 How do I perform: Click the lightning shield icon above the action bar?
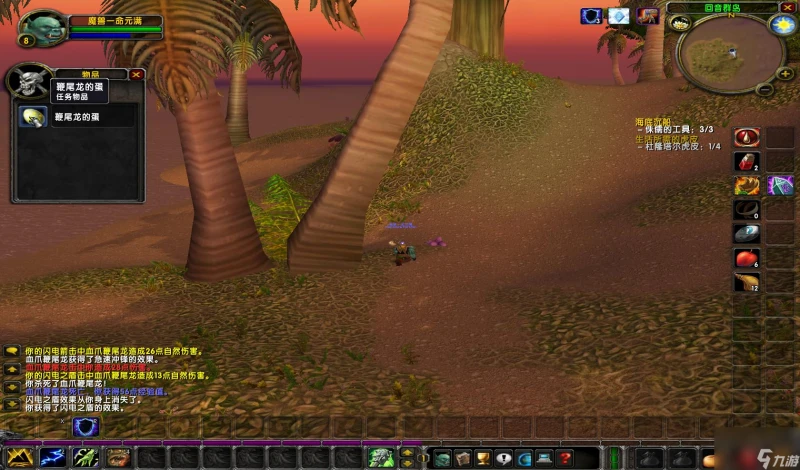[x=87, y=426]
